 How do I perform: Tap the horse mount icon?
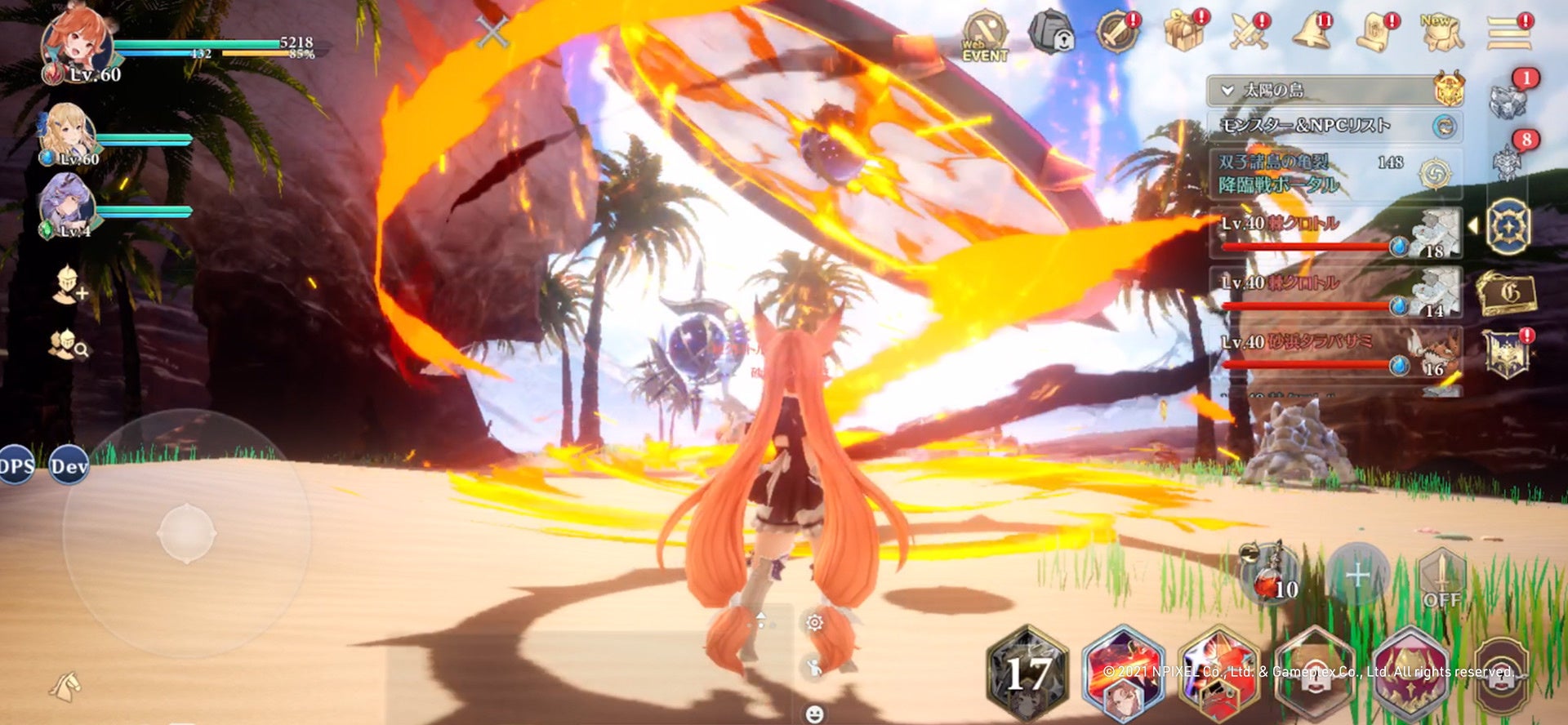(x=67, y=687)
